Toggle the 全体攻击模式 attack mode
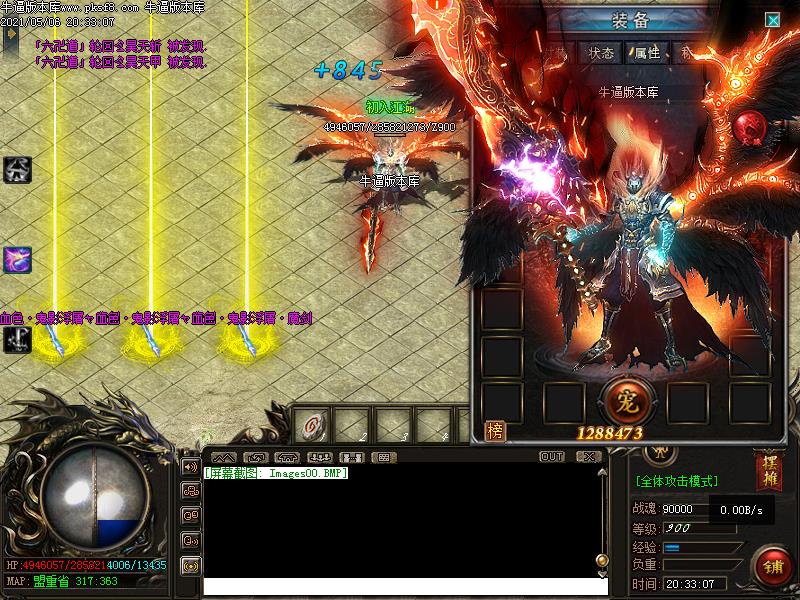 (x=677, y=481)
